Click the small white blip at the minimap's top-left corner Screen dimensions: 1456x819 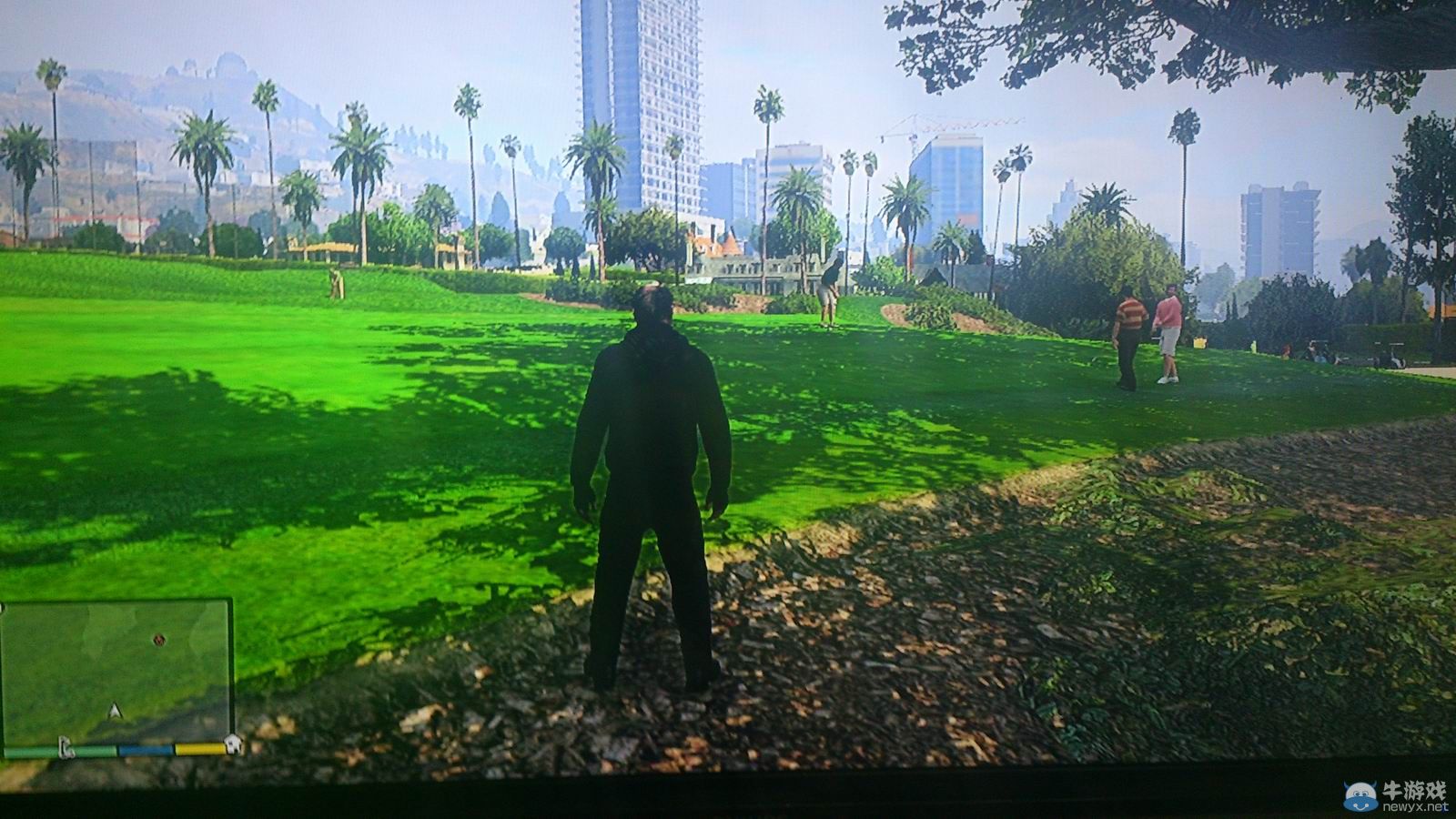tap(4, 607)
